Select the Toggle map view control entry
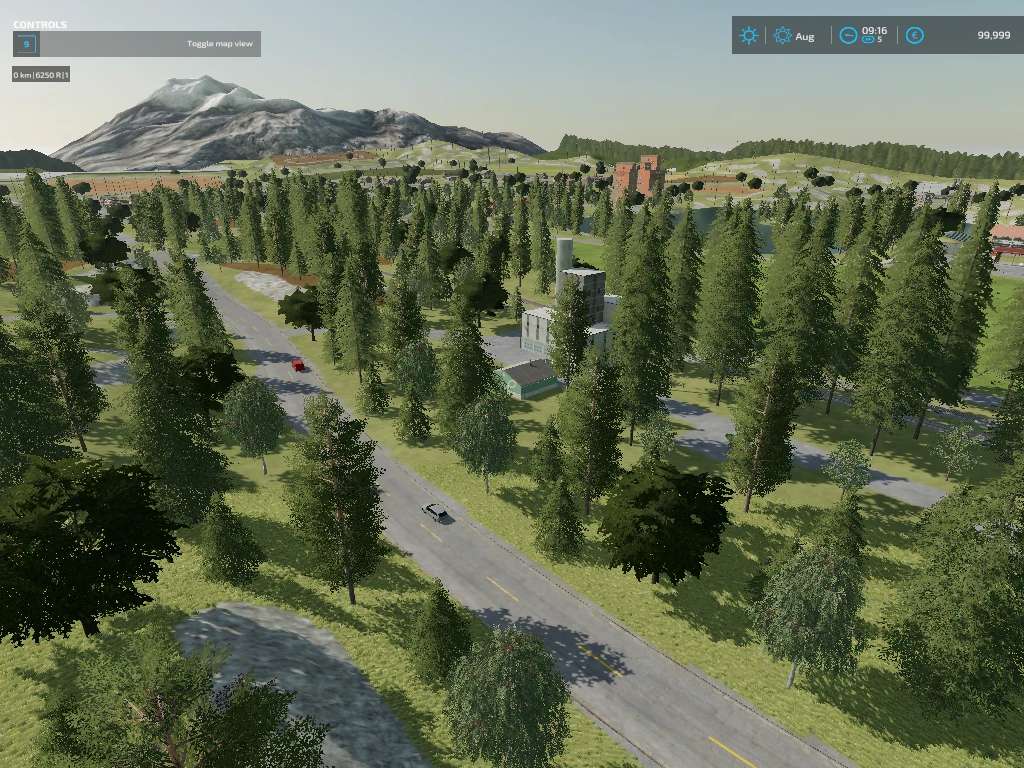 tap(136, 44)
